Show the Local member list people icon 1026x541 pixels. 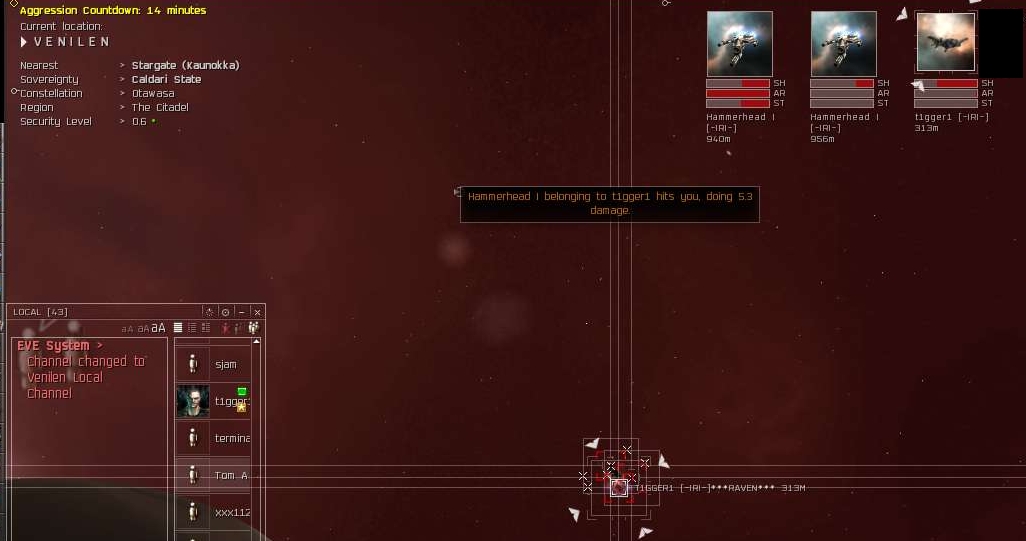(x=254, y=328)
